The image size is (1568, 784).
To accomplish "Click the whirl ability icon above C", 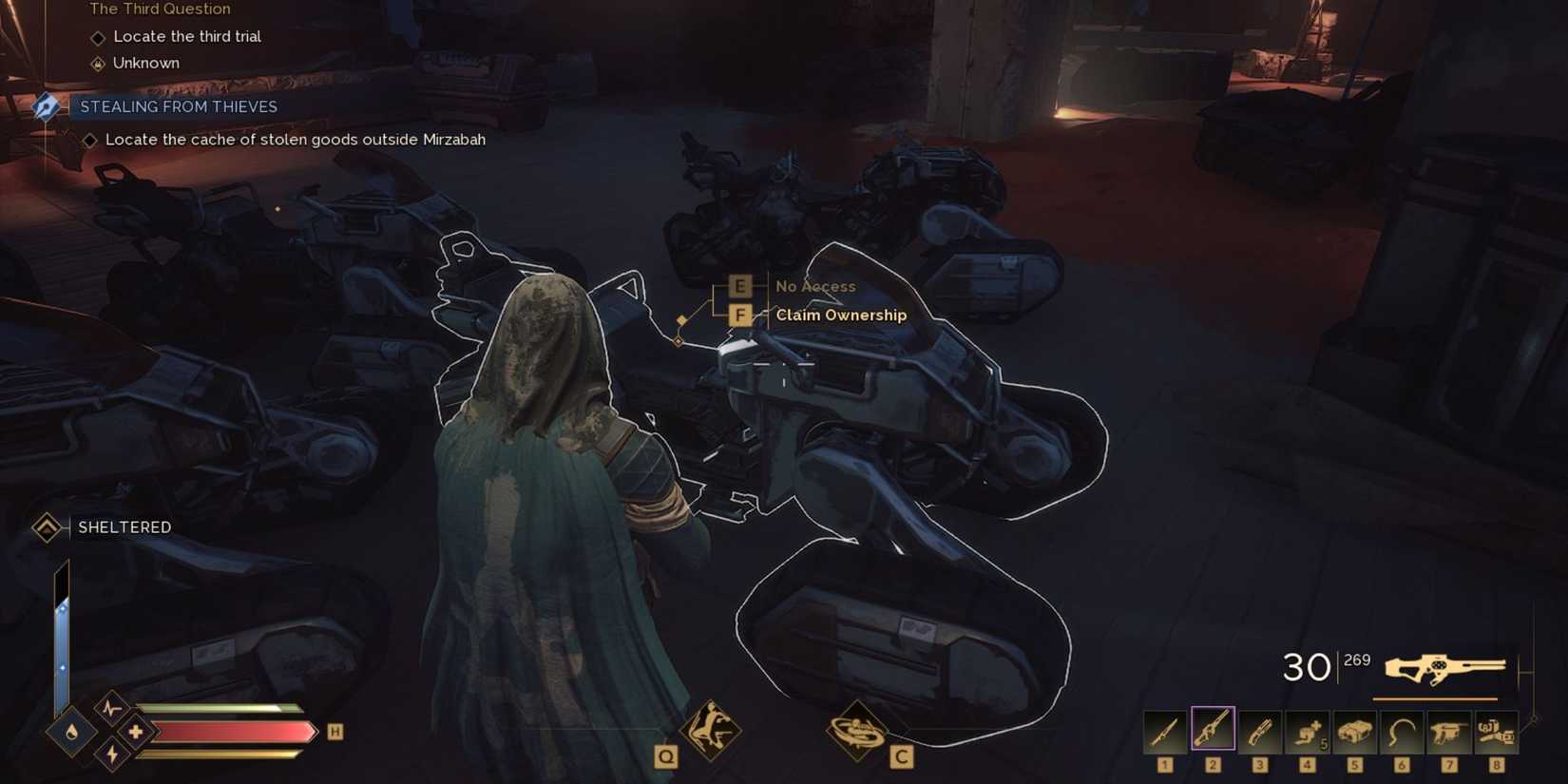I will click(858, 730).
